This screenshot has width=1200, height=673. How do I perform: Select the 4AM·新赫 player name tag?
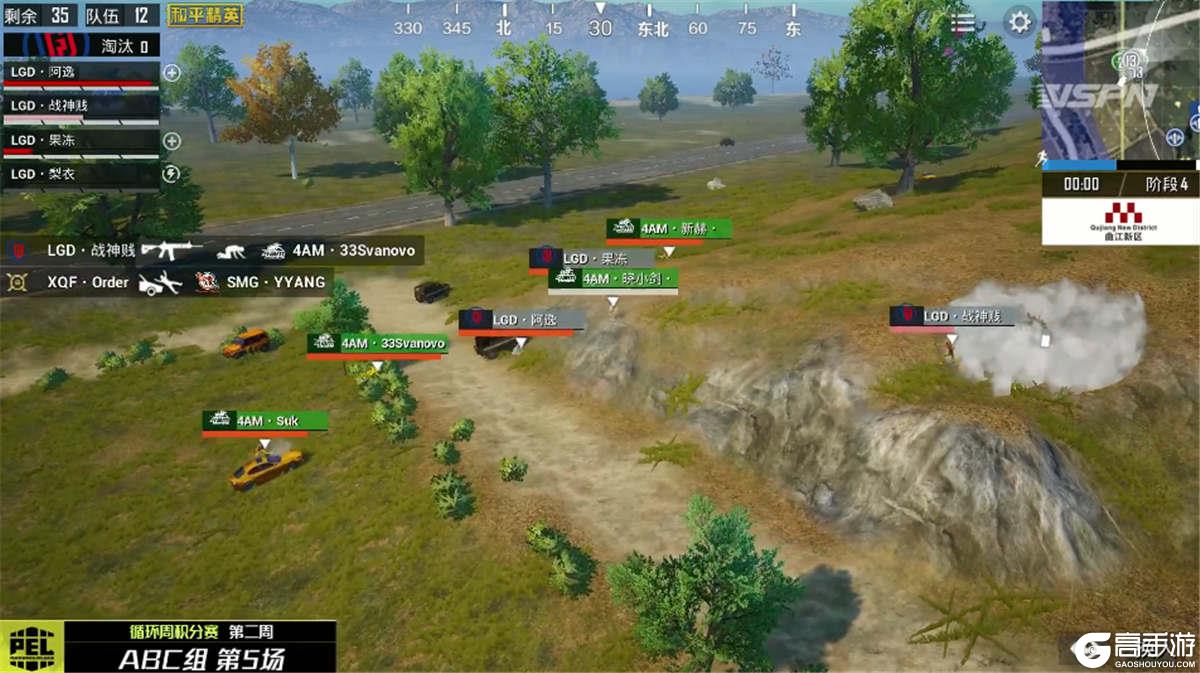668,229
